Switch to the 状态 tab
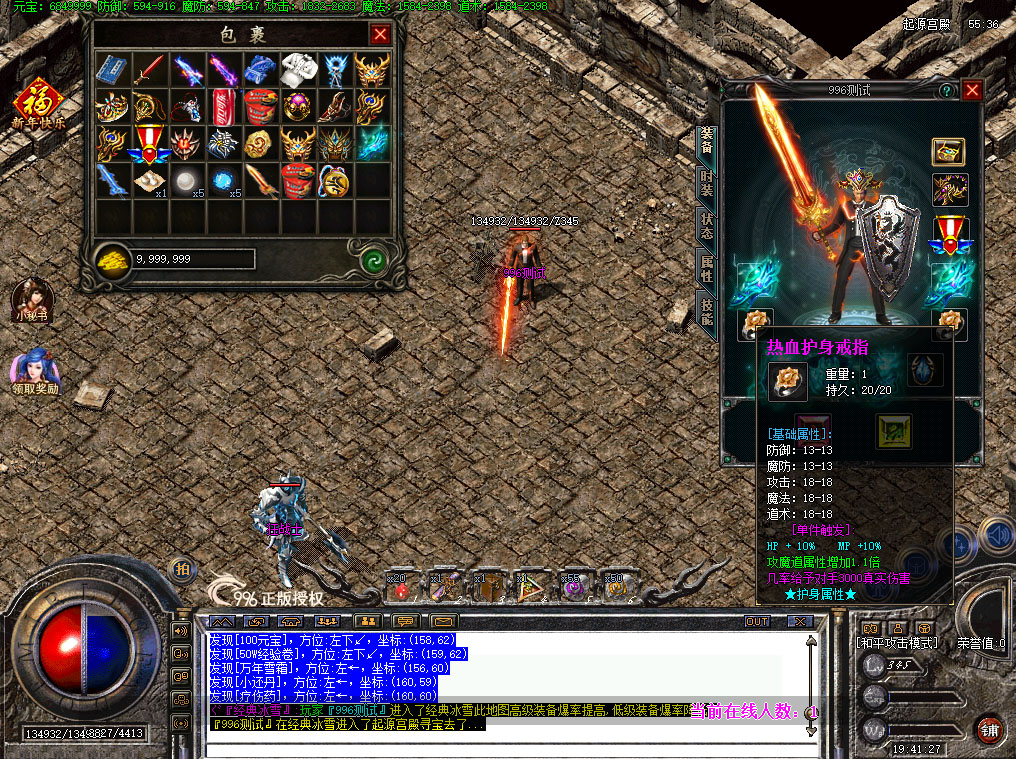1016x759 pixels. pos(707,226)
